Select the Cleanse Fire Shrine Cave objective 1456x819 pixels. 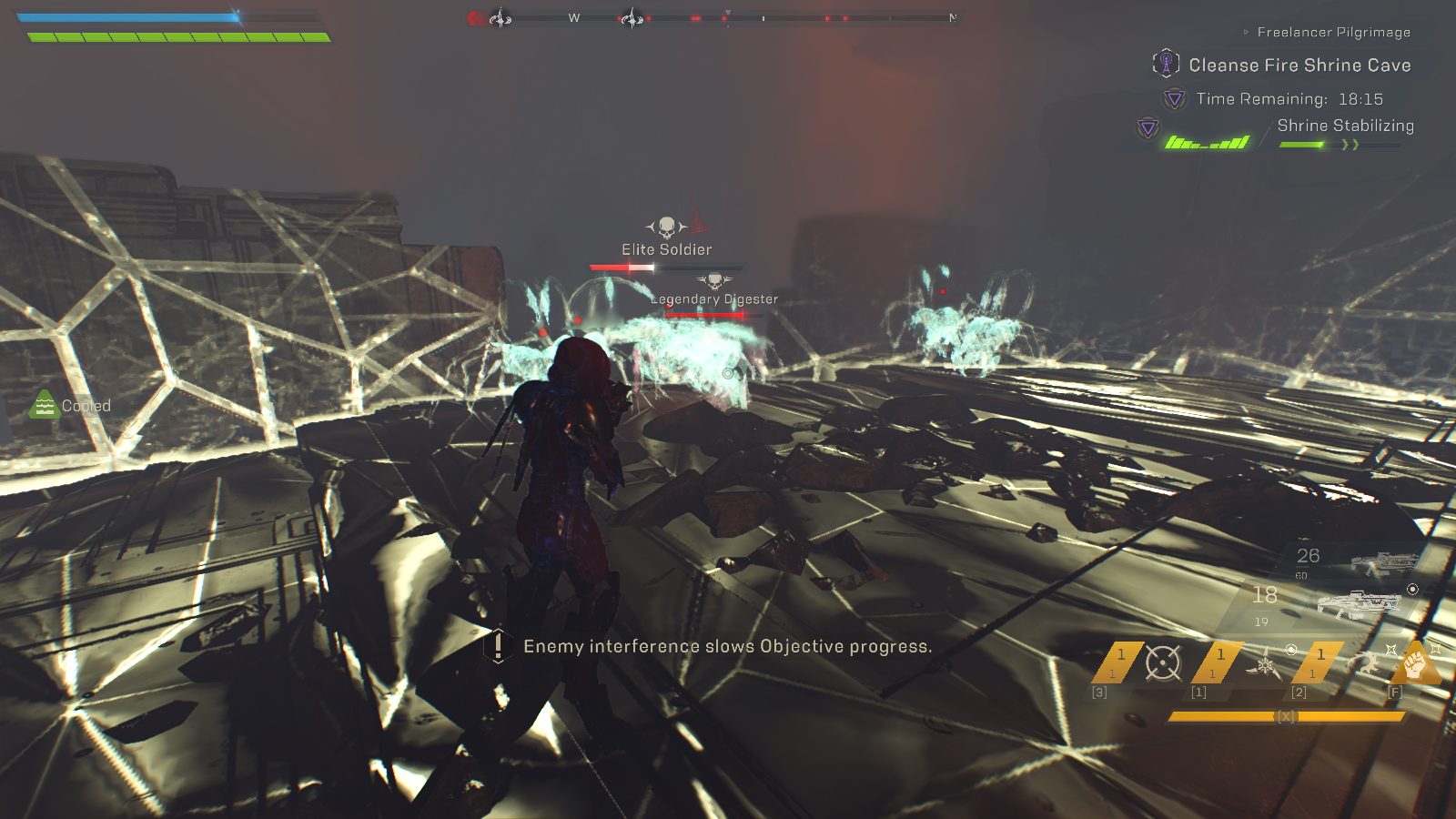point(1299,66)
